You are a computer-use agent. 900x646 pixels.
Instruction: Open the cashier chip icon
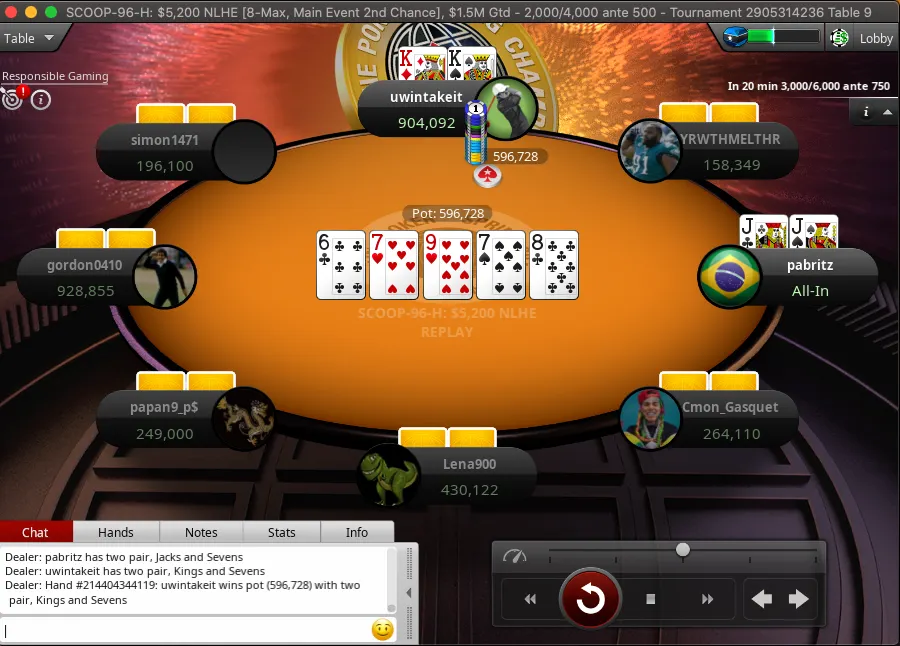[840, 38]
